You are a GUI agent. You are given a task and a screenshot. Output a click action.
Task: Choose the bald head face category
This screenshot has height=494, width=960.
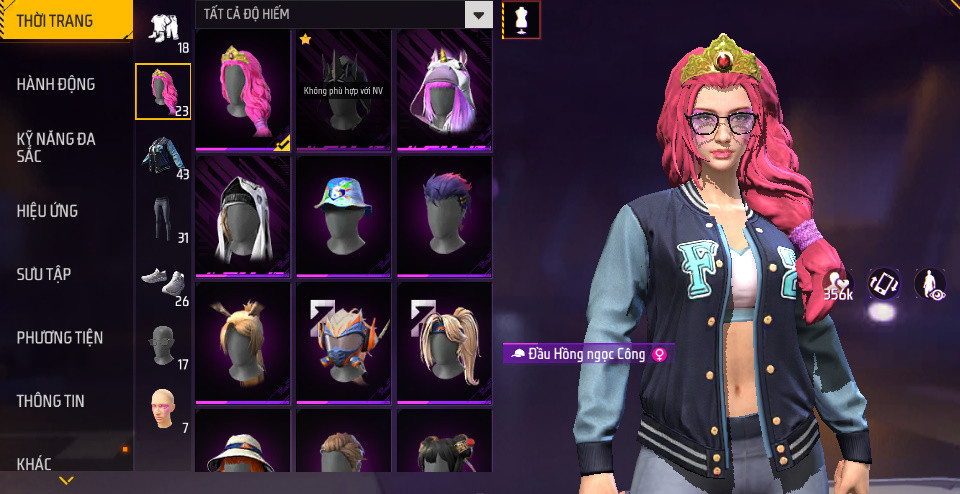click(x=162, y=410)
